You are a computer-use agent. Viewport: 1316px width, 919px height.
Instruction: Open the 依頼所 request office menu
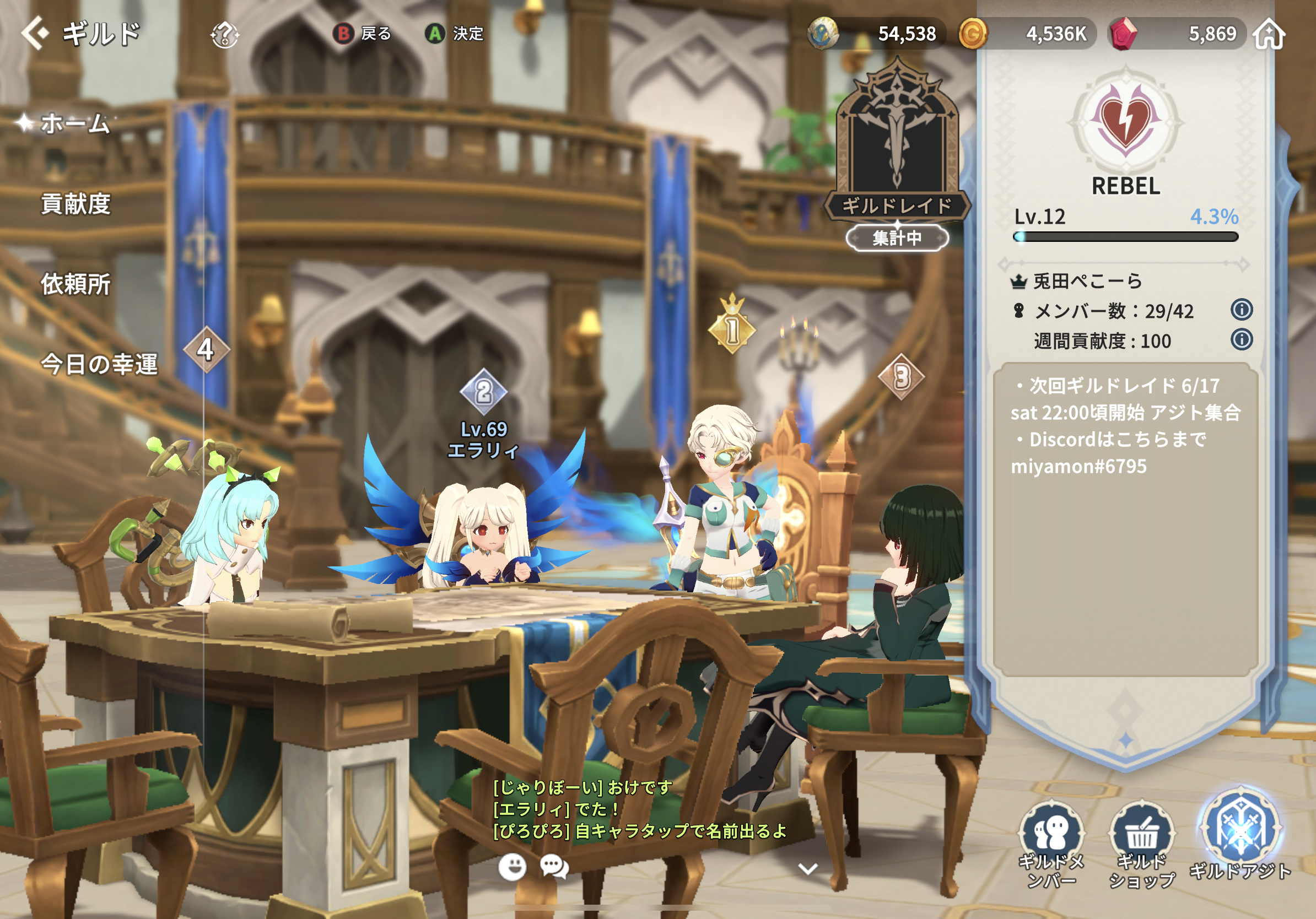point(75,284)
